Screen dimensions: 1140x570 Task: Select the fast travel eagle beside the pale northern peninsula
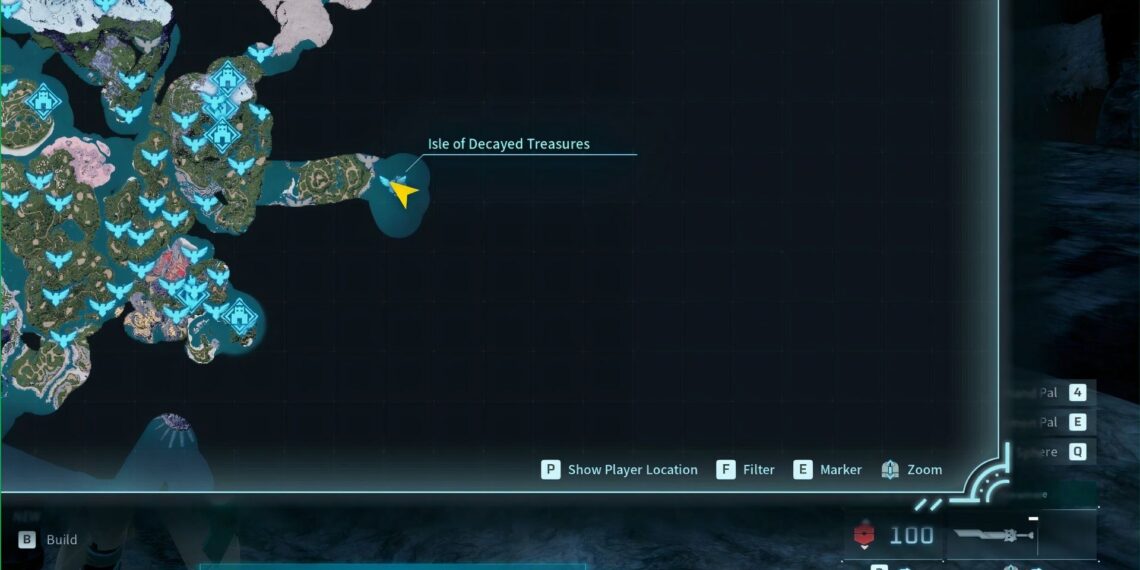click(x=261, y=51)
